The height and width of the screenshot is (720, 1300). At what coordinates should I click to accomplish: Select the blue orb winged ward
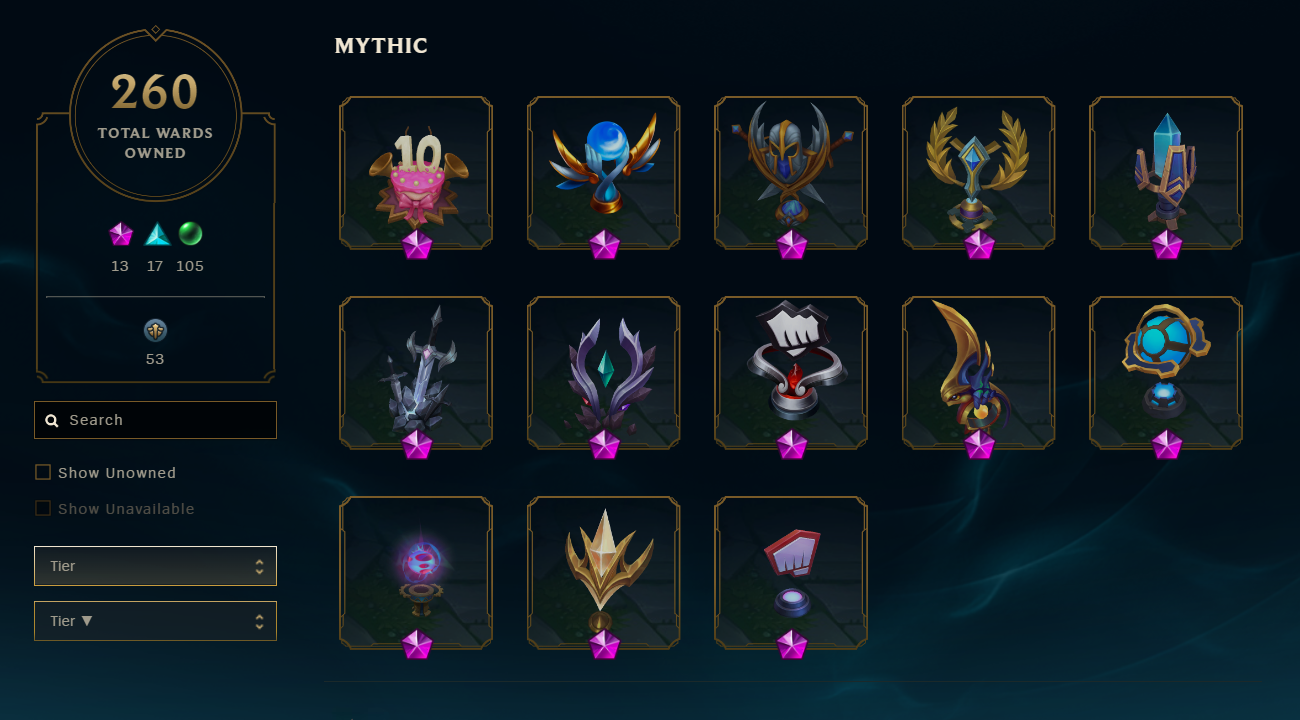coord(604,172)
